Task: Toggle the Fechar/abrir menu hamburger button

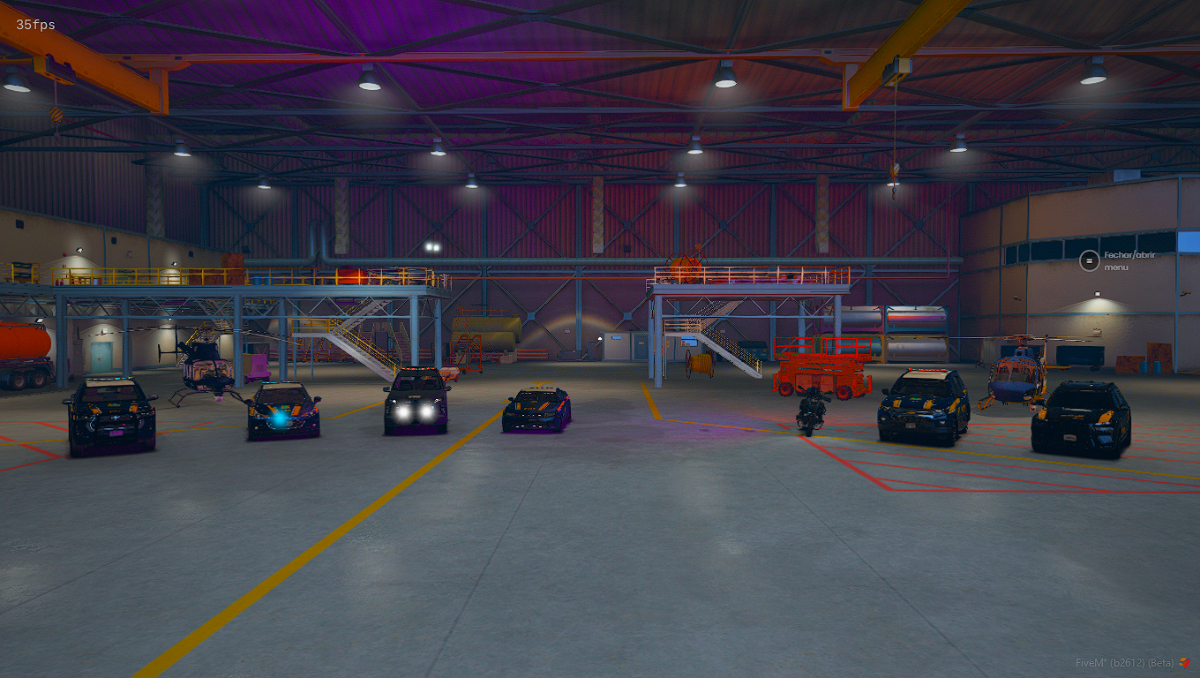Action: [1089, 261]
